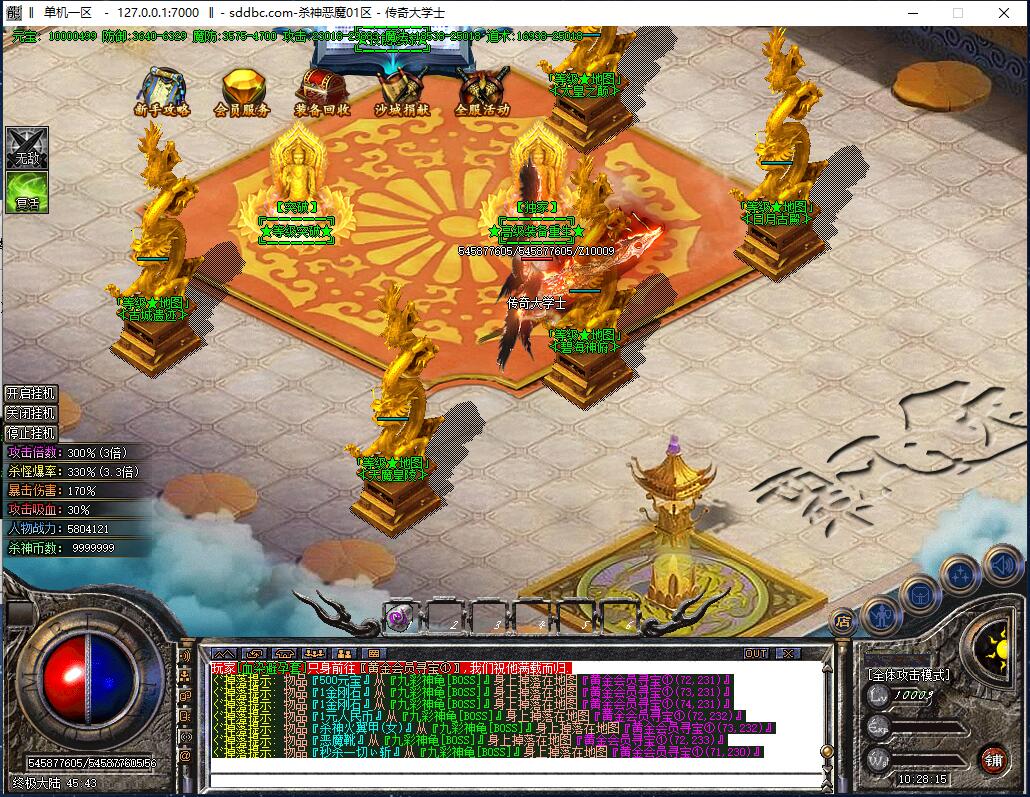Open the 全服活动 server events
1030x797 pixels.
click(482, 90)
